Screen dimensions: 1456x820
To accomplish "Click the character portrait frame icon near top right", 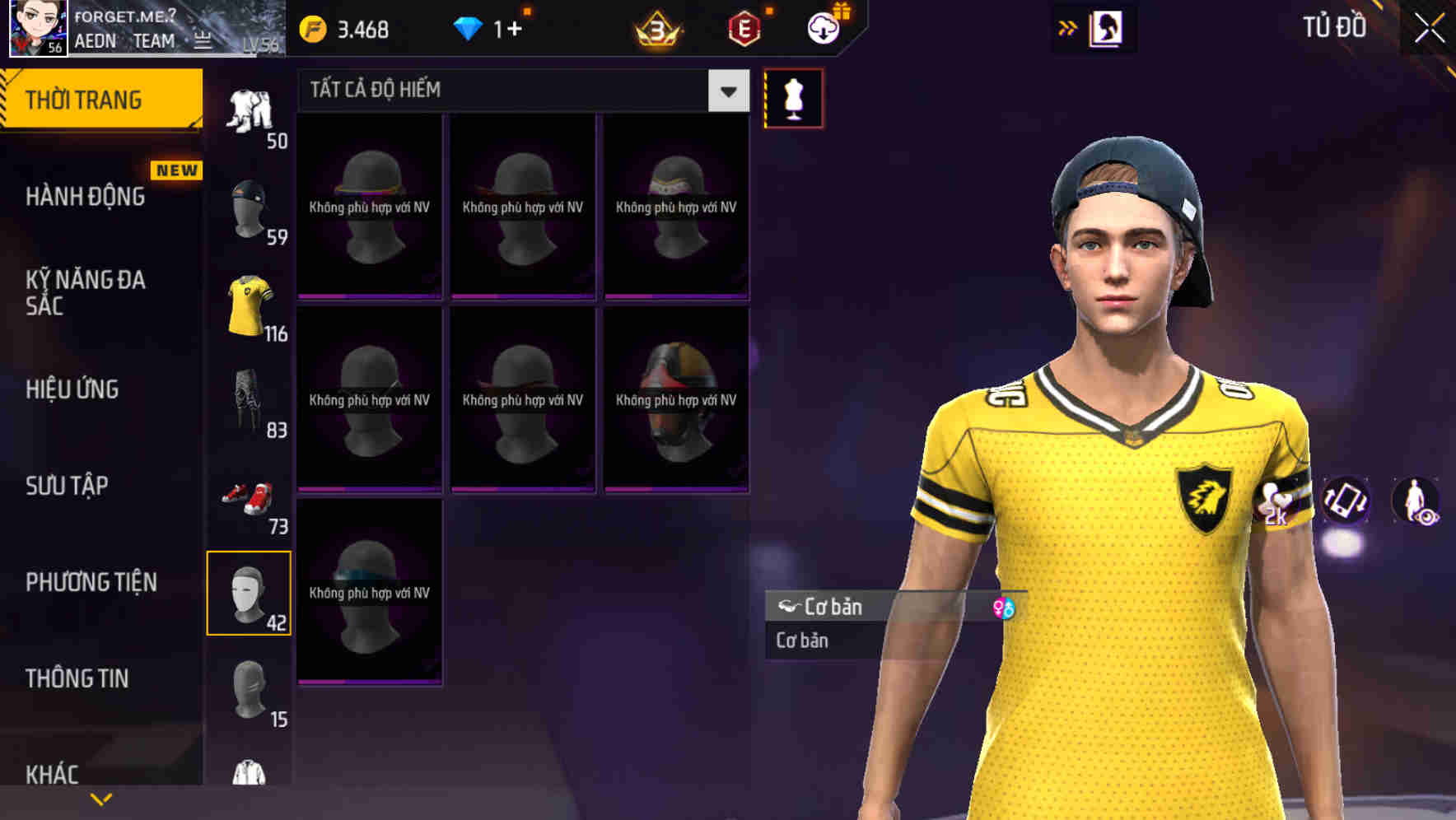I will tap(1108, 27).
